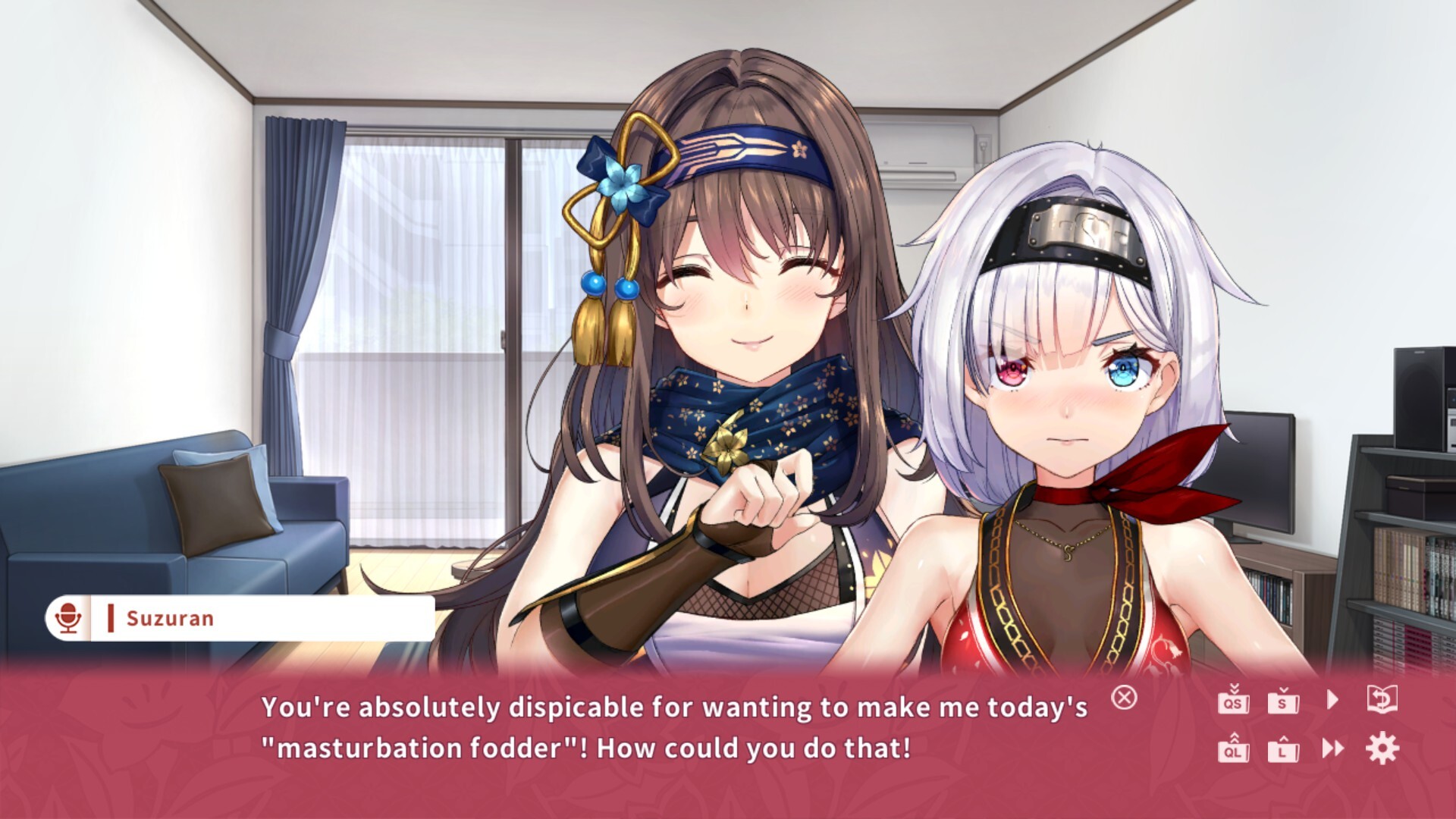The width and height of the screenshot is (1456, 819).
Task: Open the game configuration screen
Action: pos(1382,748)
